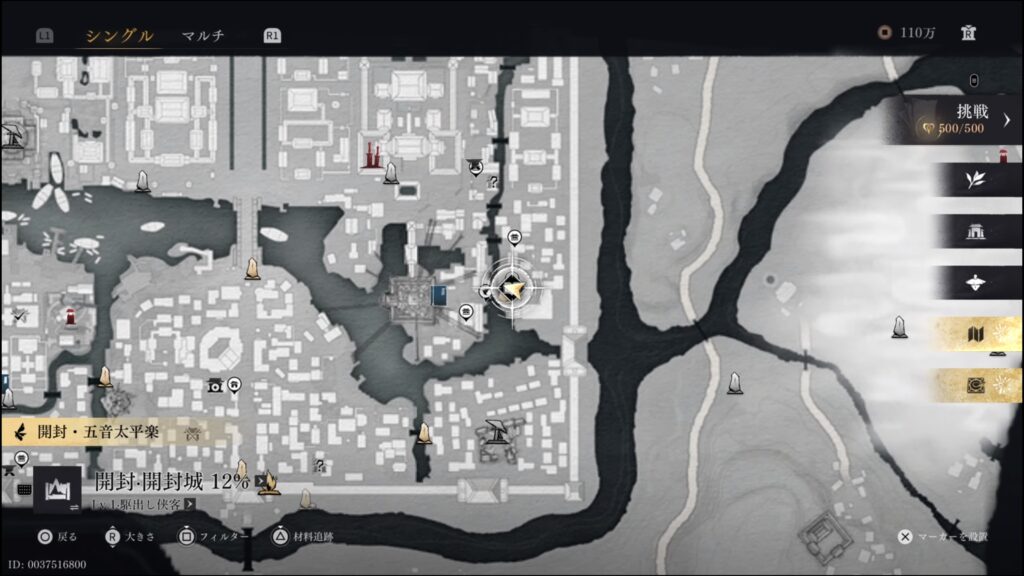Click the player position marker on the map

513,289
